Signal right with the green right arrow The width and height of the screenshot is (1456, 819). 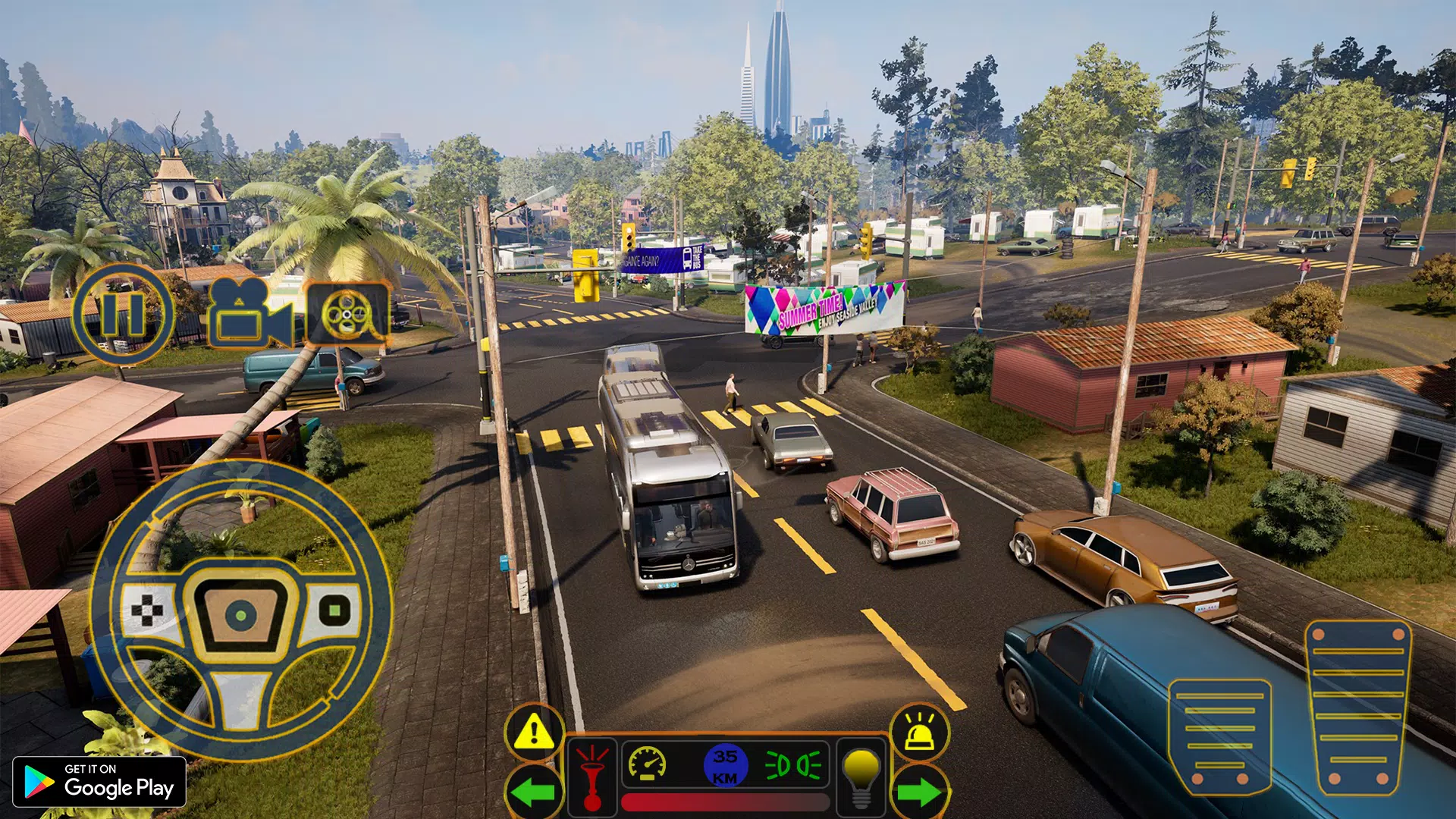click(x=919, y=792)
